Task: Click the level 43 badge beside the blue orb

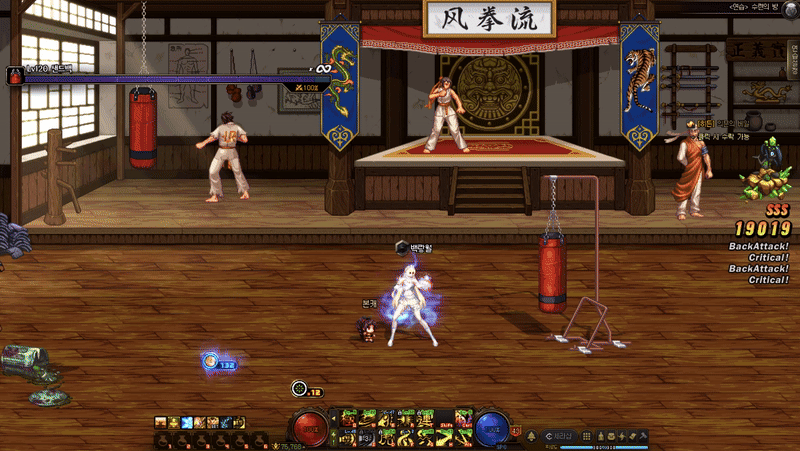Action: [516, 431]
